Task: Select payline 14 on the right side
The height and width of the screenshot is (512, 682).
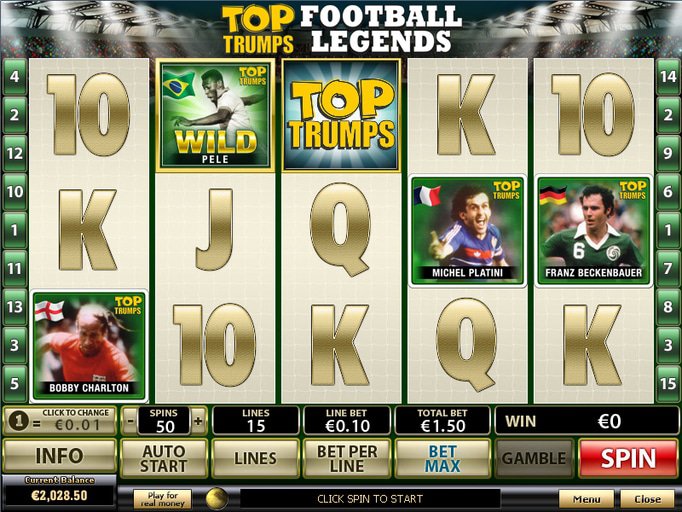Action: (x=669, y=76)
